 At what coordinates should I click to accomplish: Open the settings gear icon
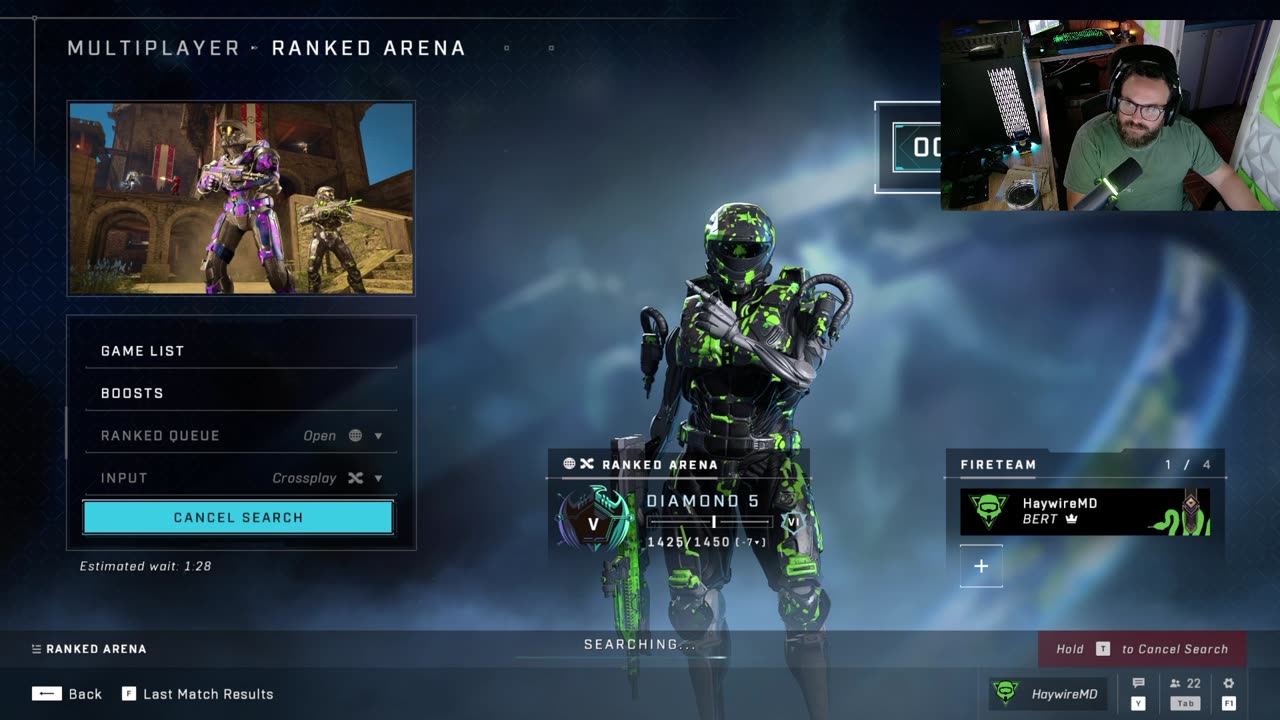tap(1229, 684)
